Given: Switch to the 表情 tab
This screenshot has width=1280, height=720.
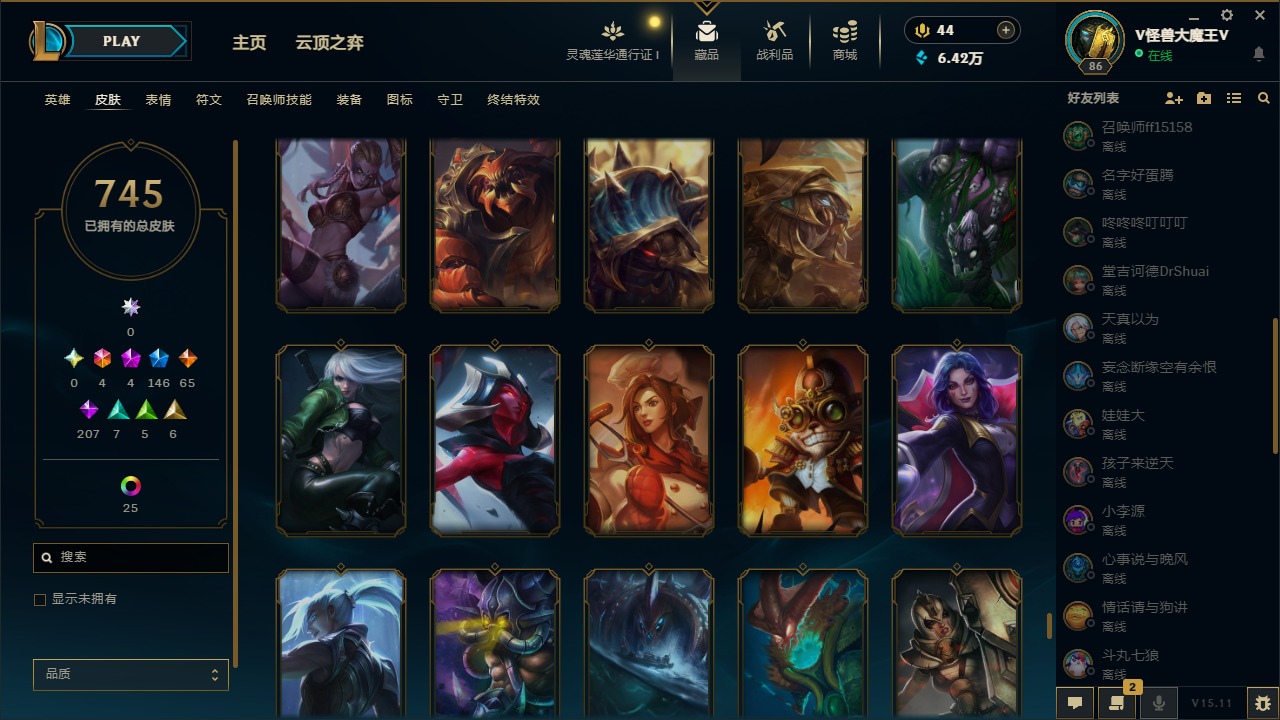Looking at the screenshot, I should coord(158,99).
